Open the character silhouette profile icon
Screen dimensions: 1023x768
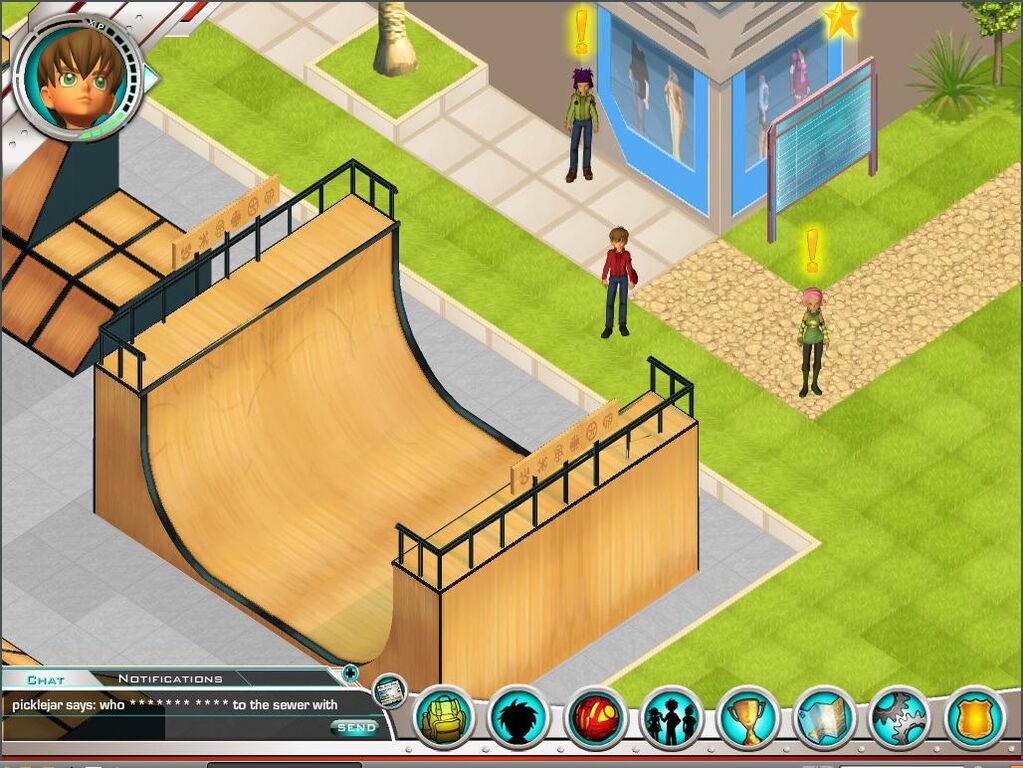520,717
